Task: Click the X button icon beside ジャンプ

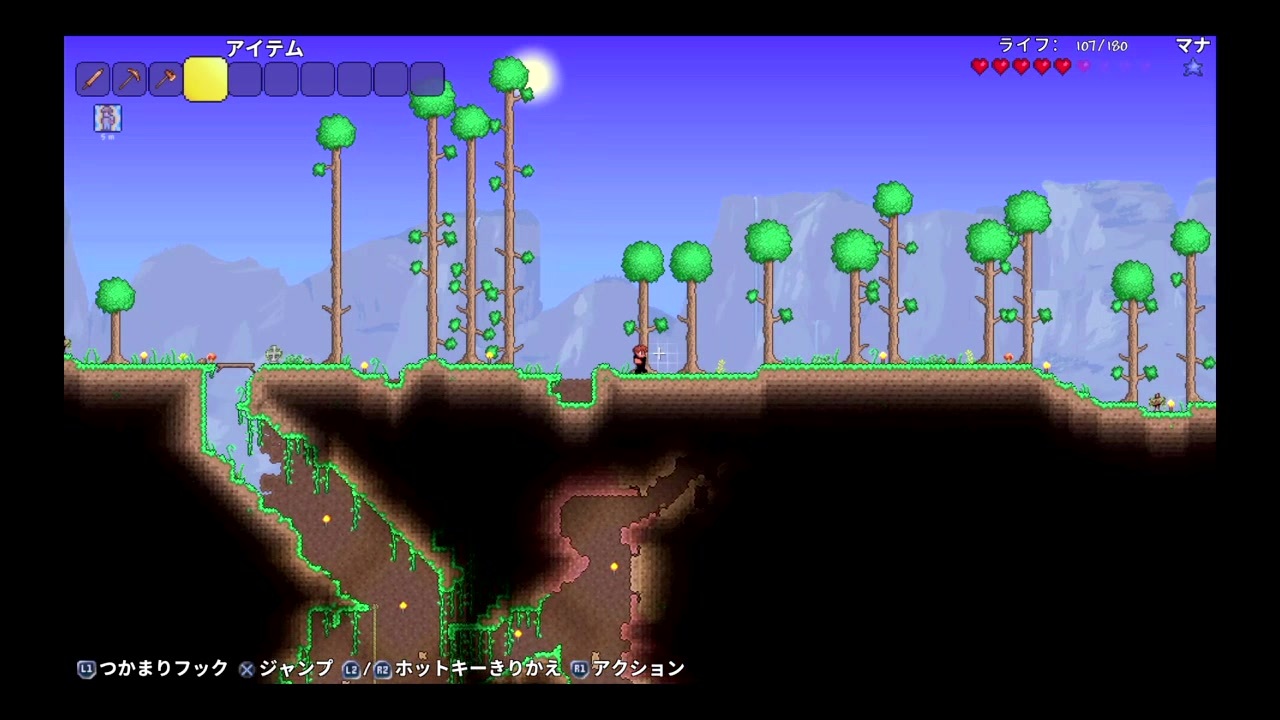Action: tap(245, 670)
